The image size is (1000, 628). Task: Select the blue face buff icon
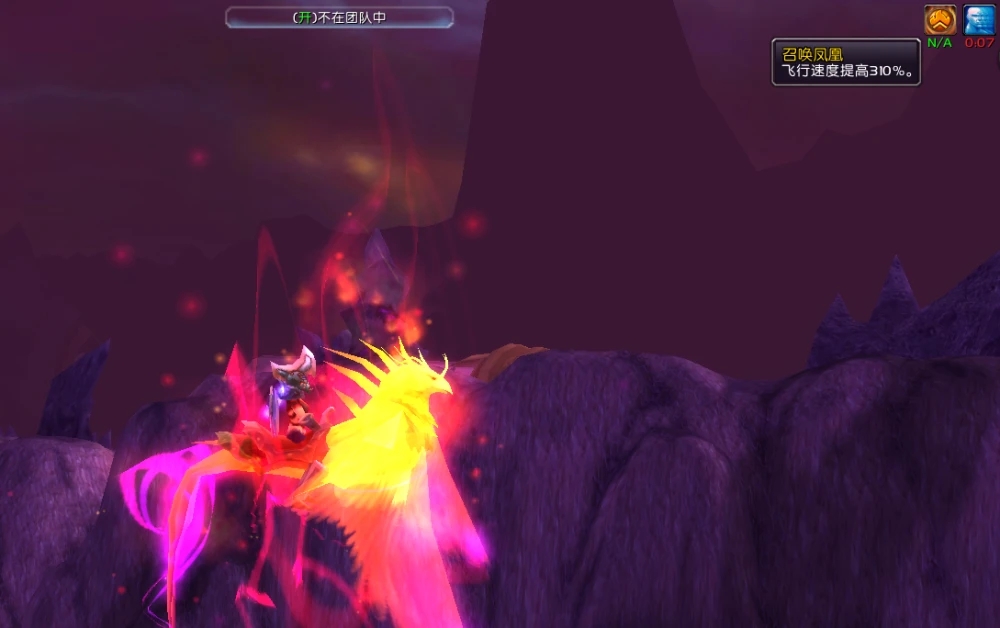click(979, 19)
